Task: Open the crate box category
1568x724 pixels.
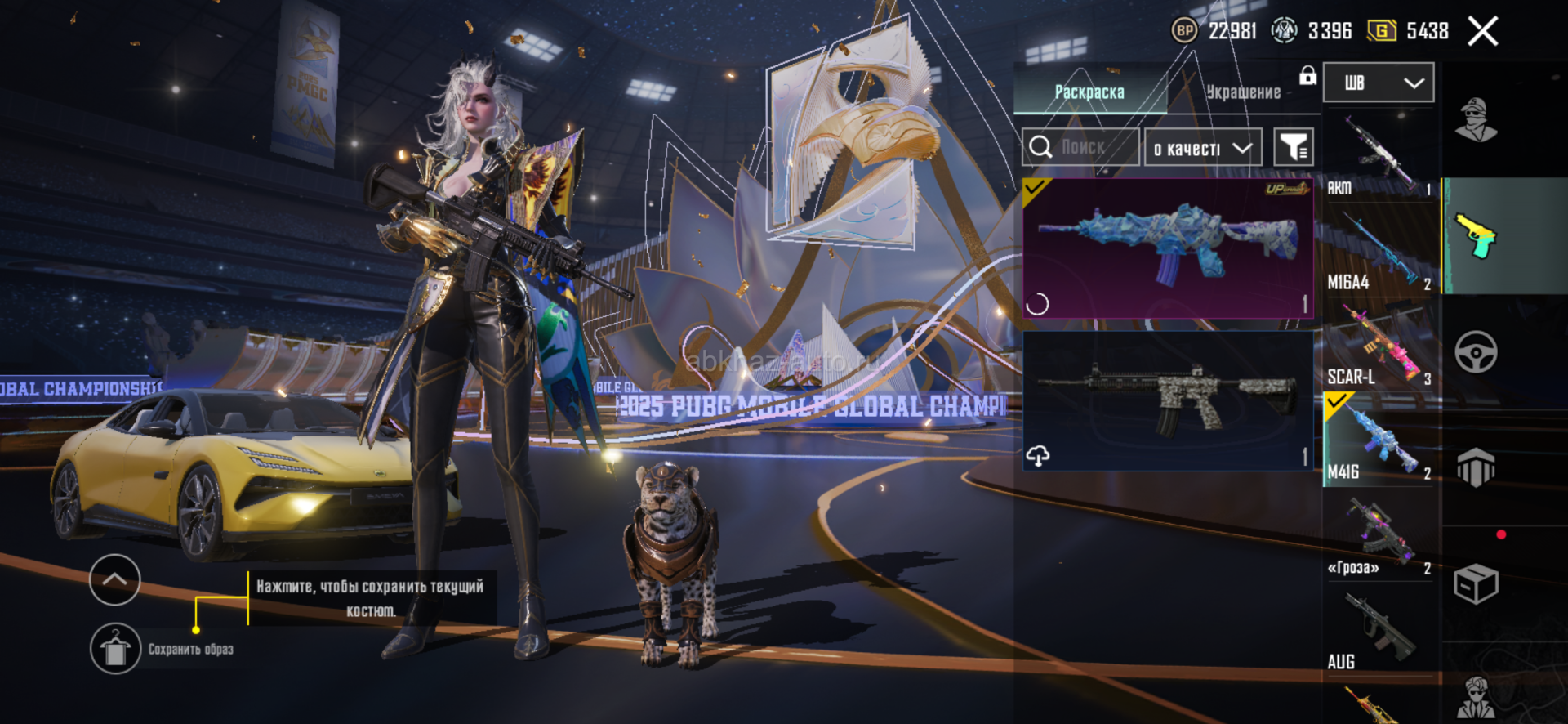Action: coord(1476,583)
